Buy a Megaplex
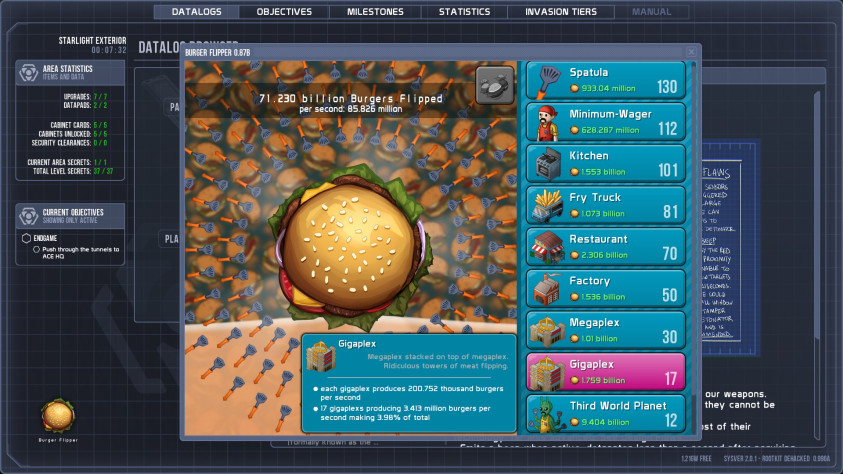This screenshot has width=843, height=474. [605, 330]
